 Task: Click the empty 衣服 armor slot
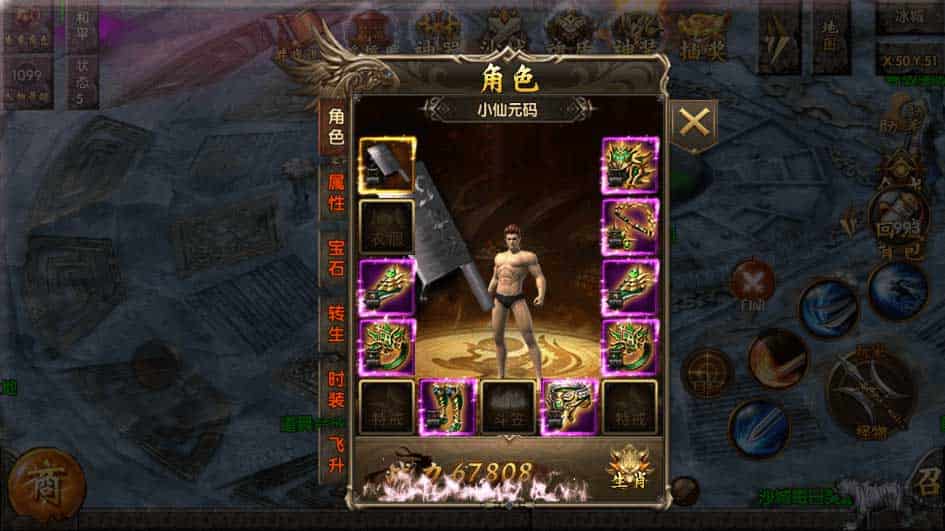pyautogui.click(x=386, y=226)
